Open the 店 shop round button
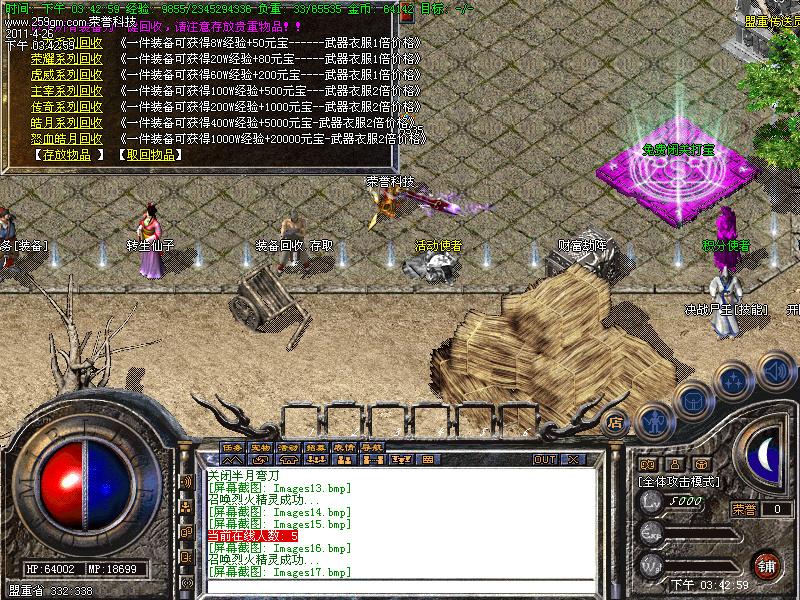 coord(616,423)
